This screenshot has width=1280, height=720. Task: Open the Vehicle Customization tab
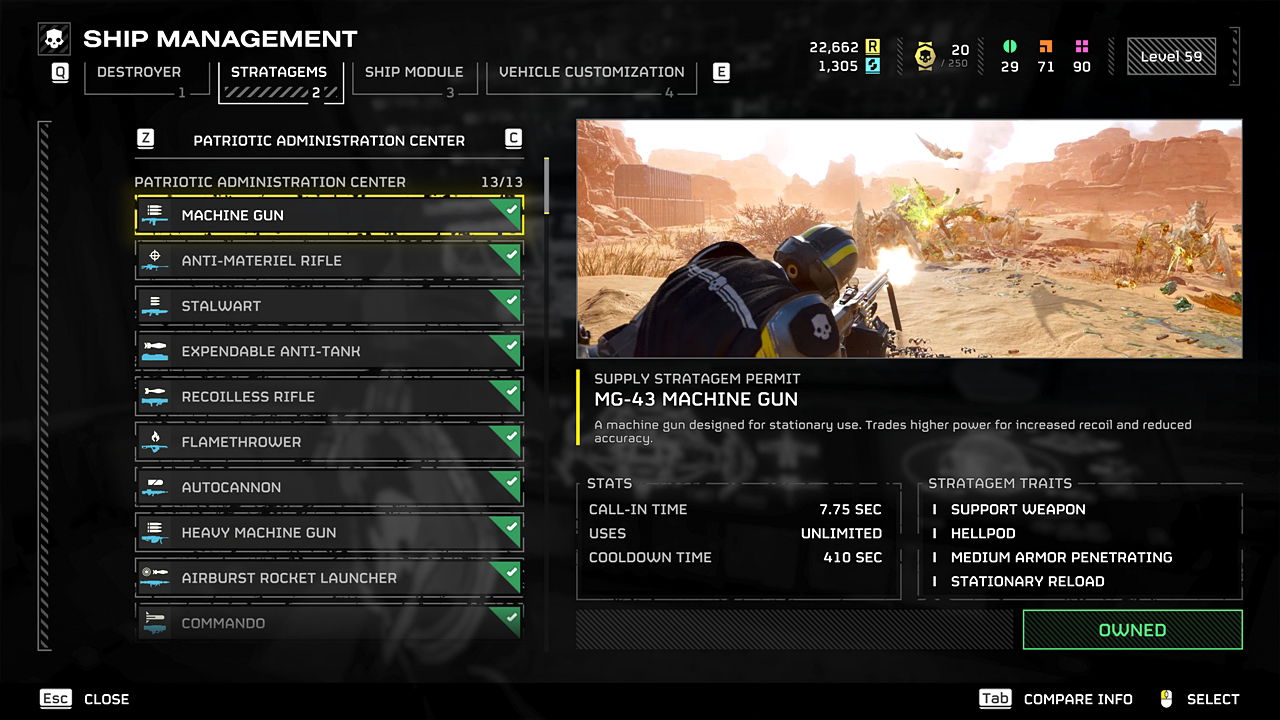[x=591, y=73]
